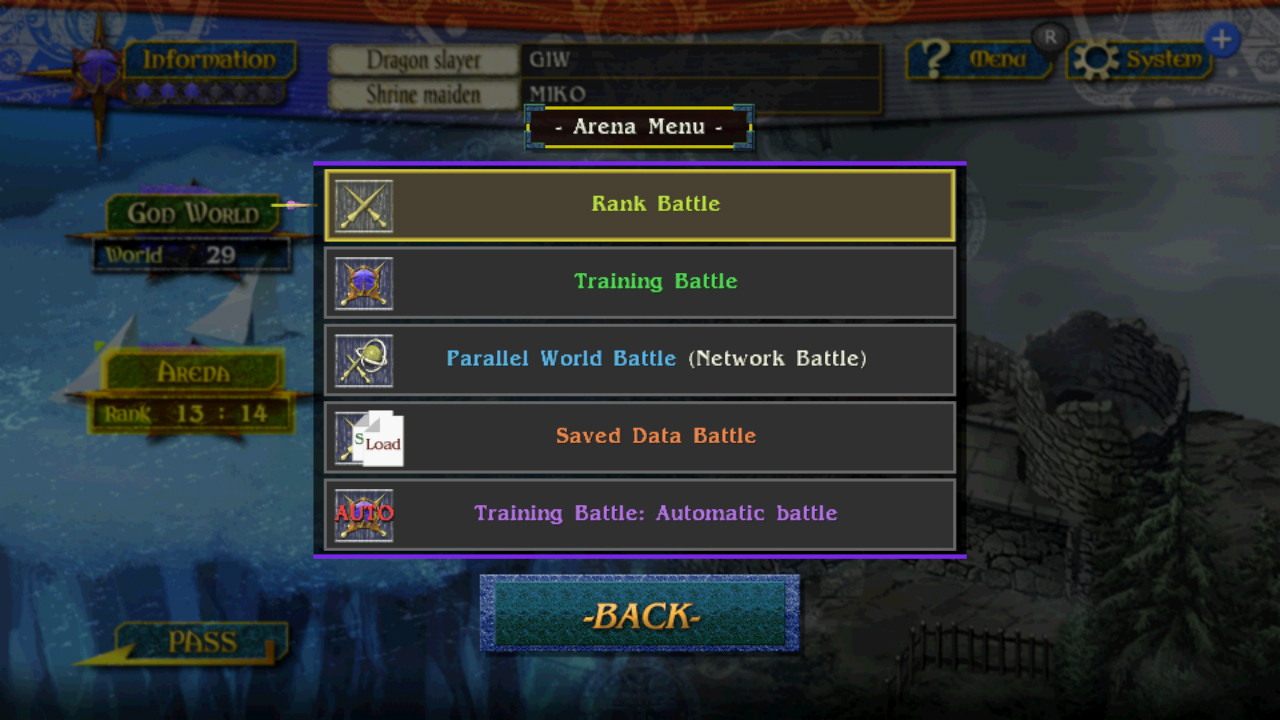
Task: Click the God World banner
Action: click(190, 212)
